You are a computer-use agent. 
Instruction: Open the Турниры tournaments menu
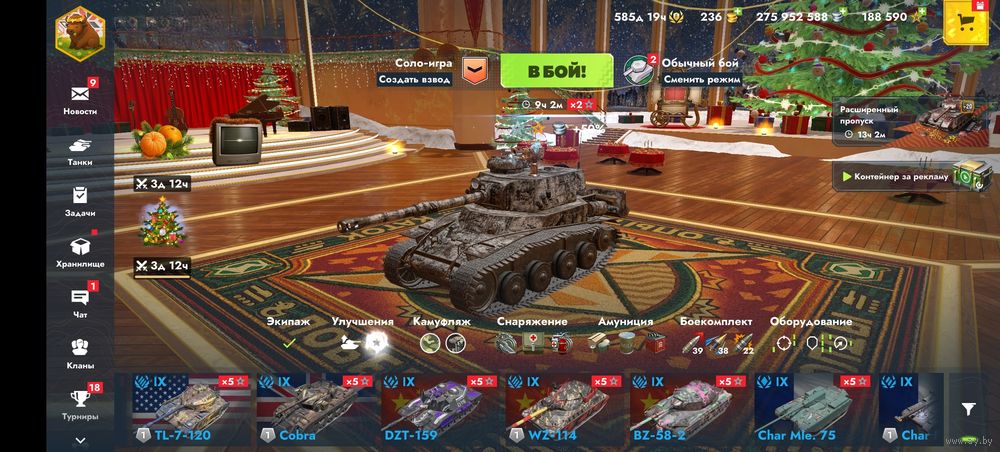(x=80, y=402)
